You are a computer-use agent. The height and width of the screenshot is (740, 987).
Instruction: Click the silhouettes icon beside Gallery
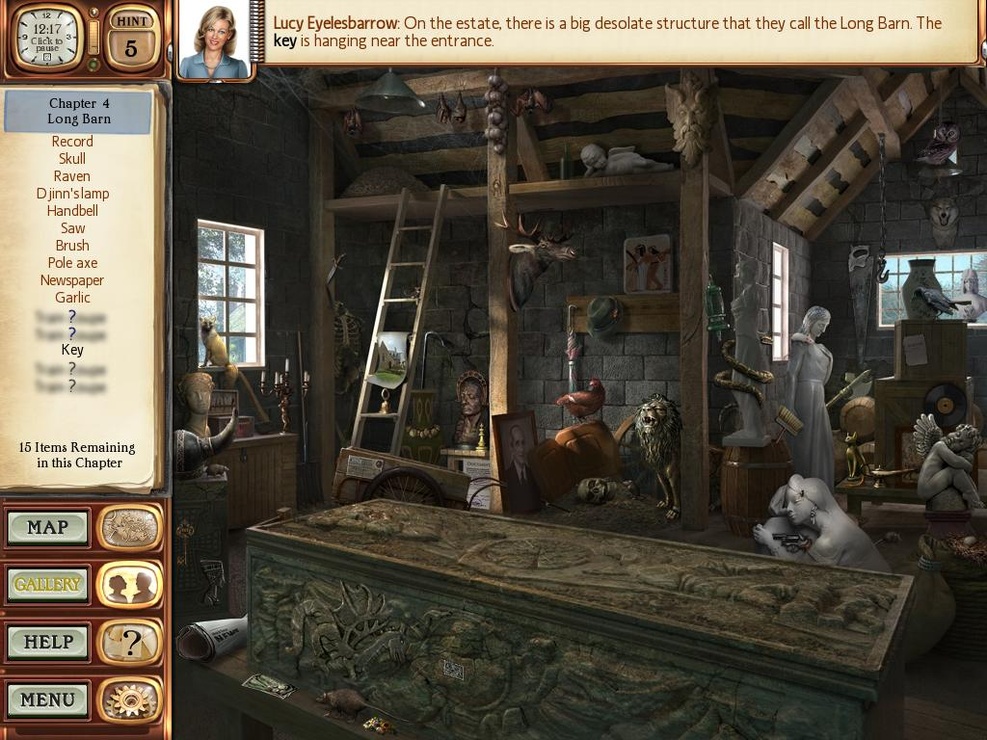tap(130, 585)
